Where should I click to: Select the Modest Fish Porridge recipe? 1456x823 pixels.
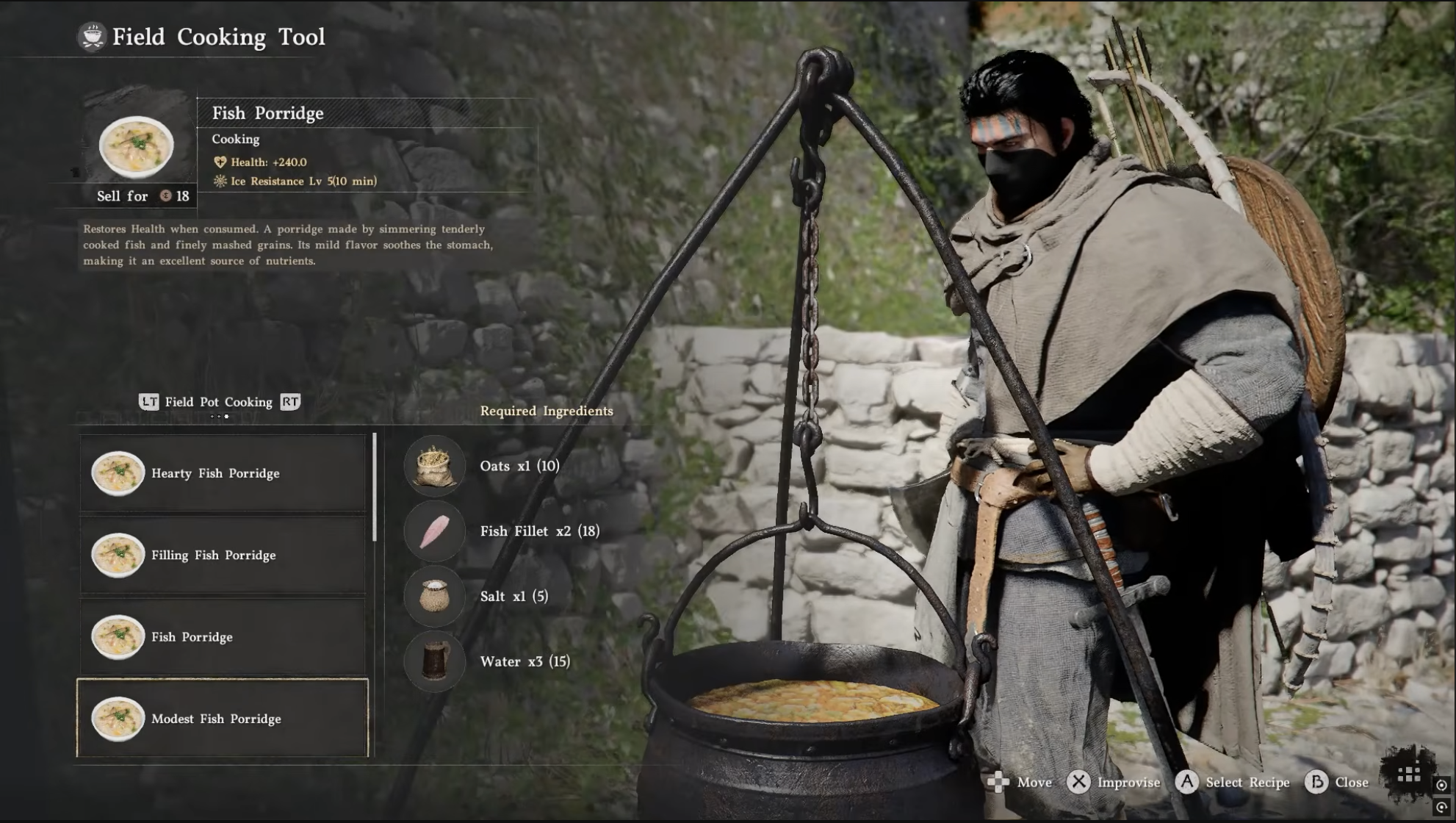pos(223,718)
